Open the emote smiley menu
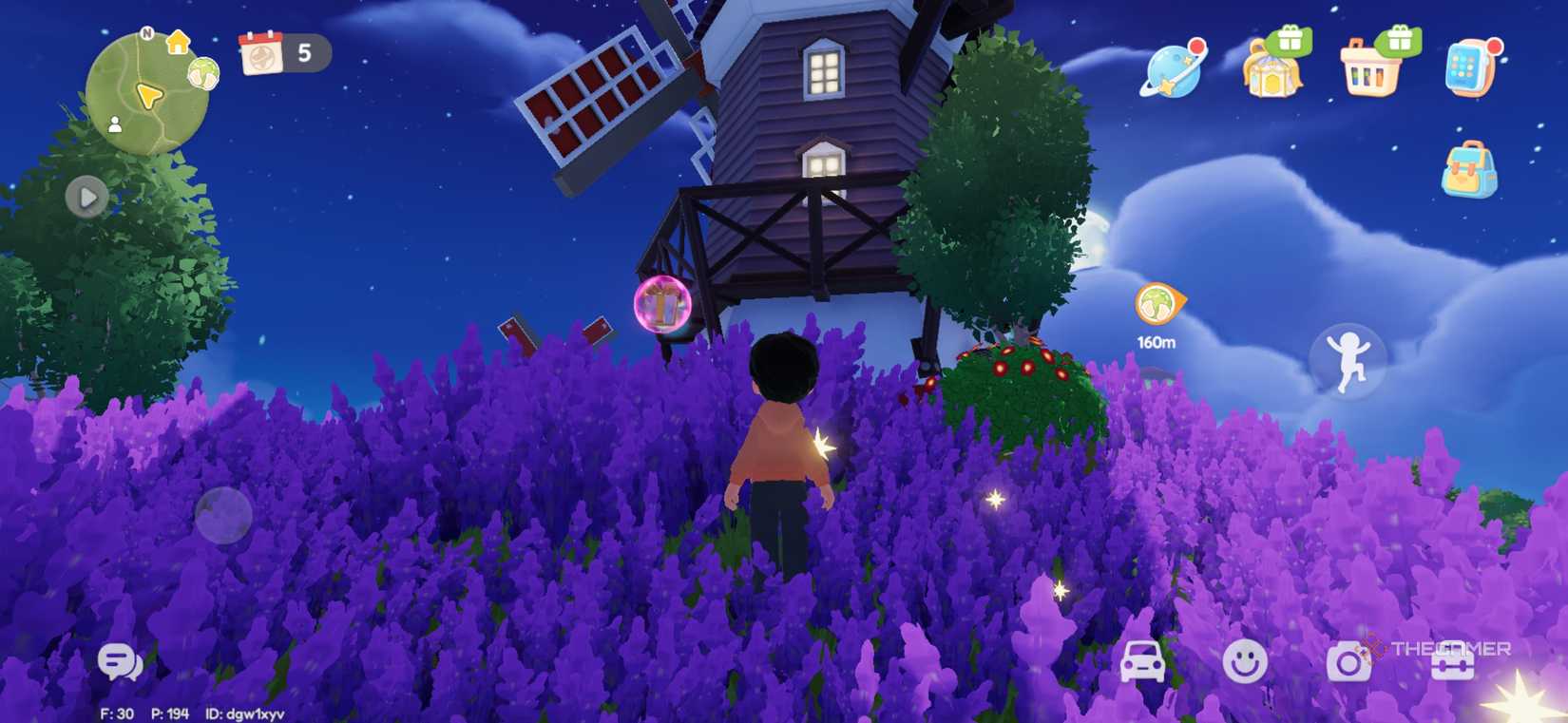Image resolution: width=1568 pixels, height=723 pixels. (x=1245, y=664)
